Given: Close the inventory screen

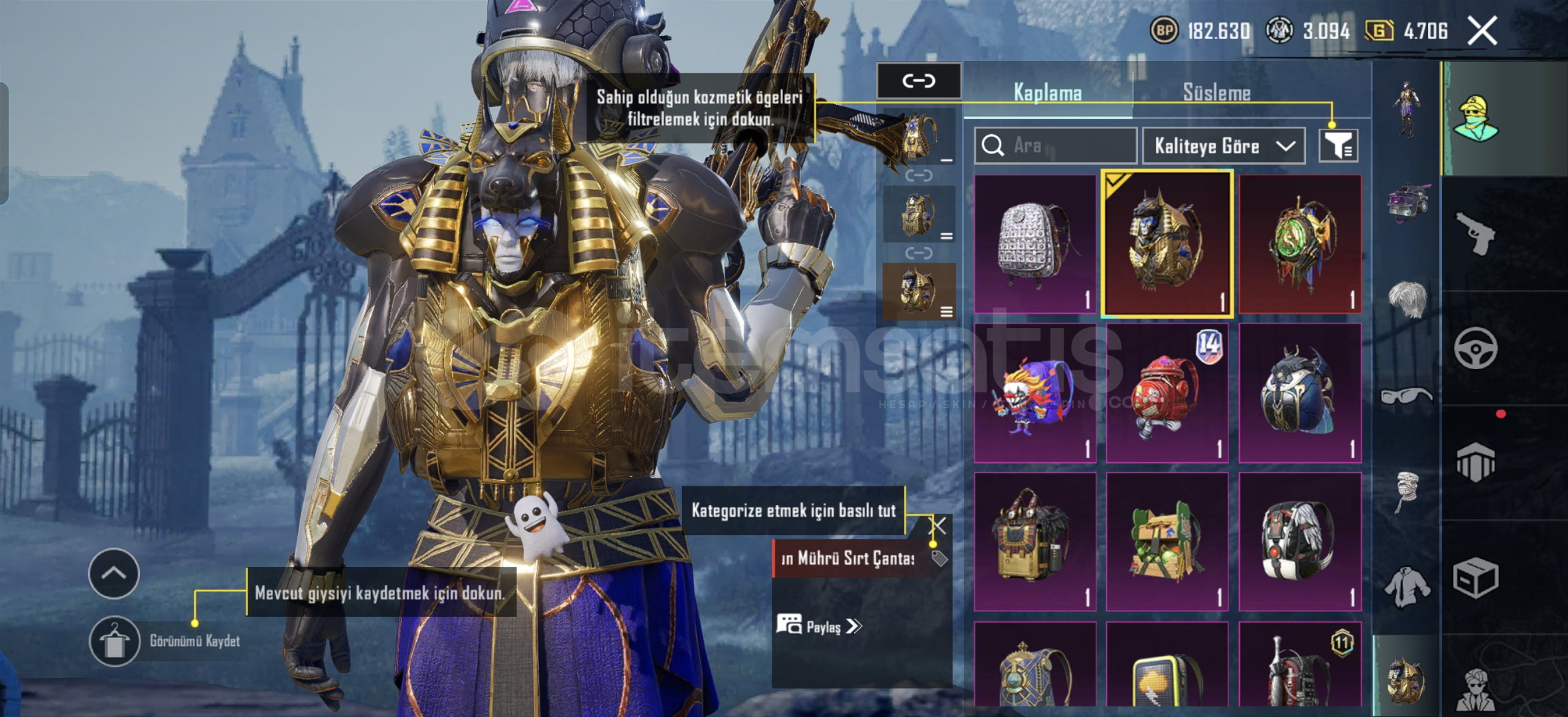Looking at the screenshot, I should tap(1482, 31).
